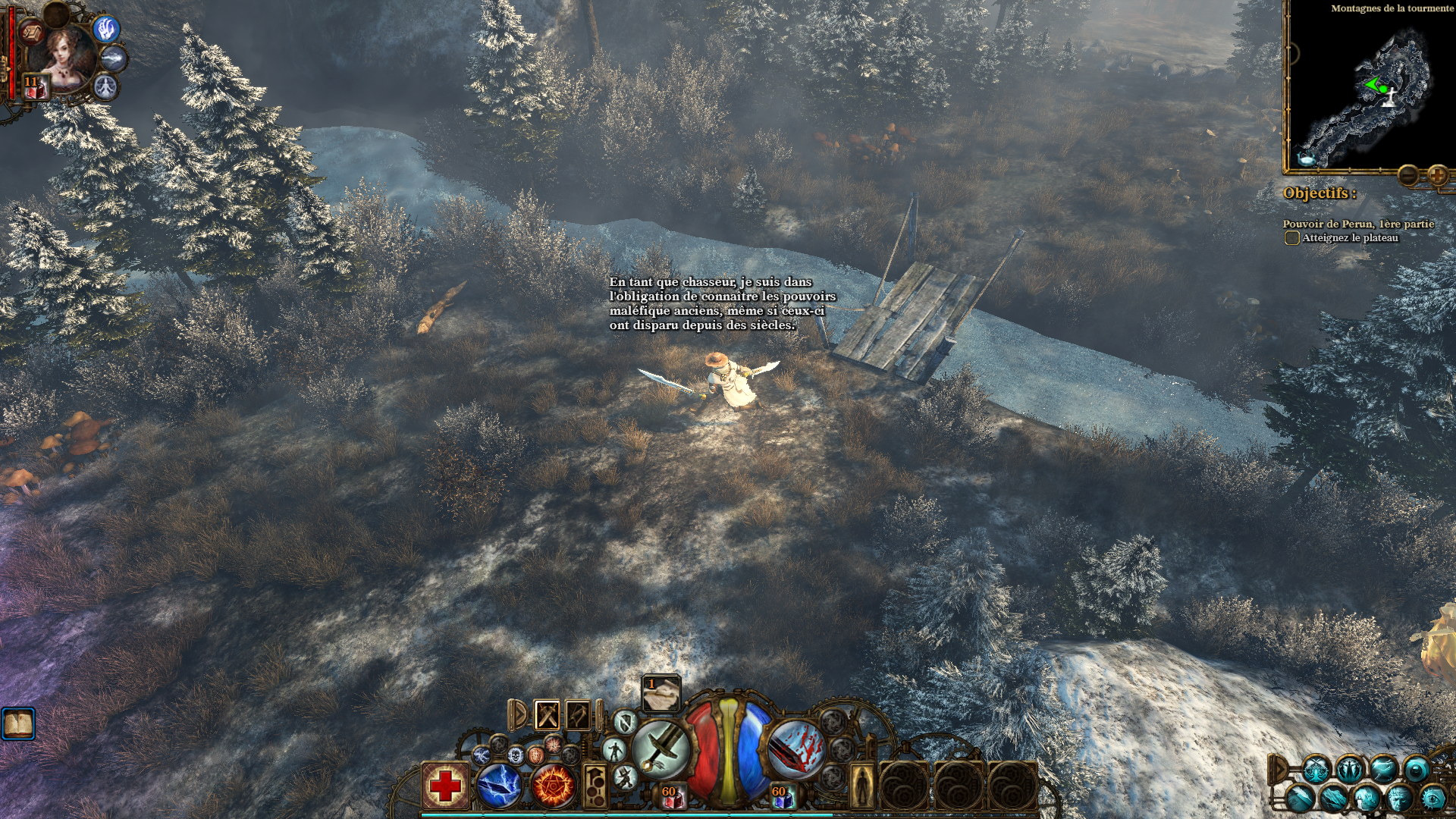
Task: Cast the fiery pentagram spell
Action: [553, 786]
